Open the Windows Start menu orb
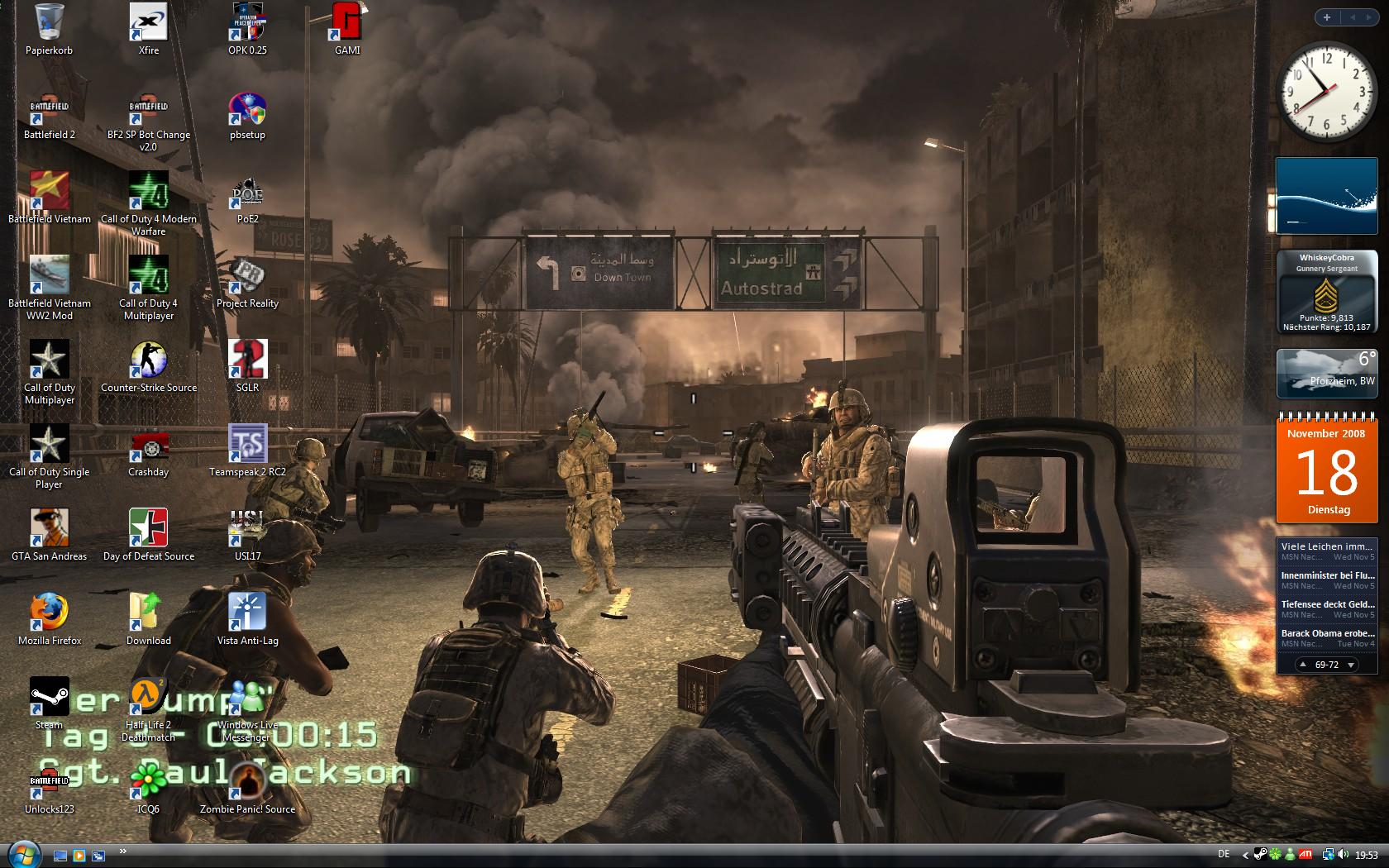 (22, 855)
